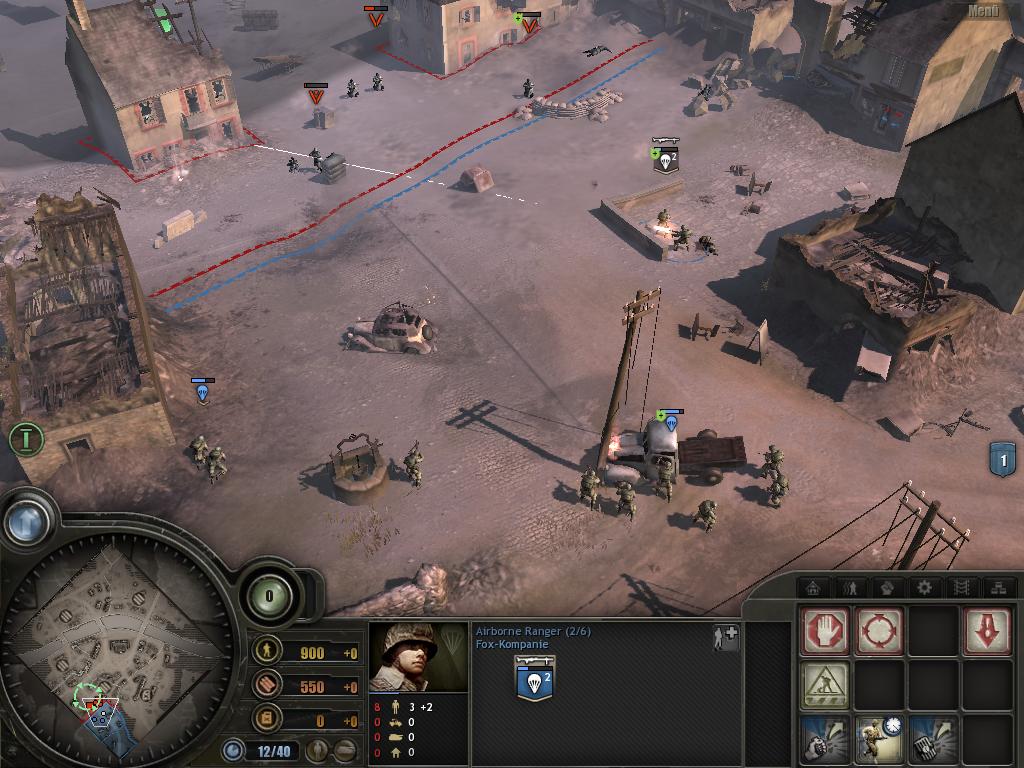1024x768 pixels.
Task: Select the tank filter icon beside population
Action: click(x=345, y=749)
